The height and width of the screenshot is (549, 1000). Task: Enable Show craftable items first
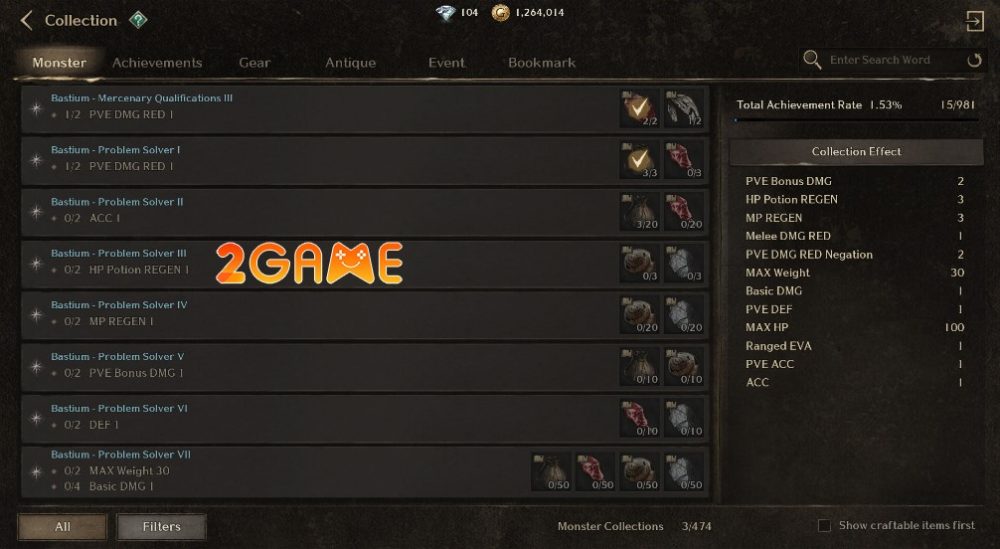(825, 526)
